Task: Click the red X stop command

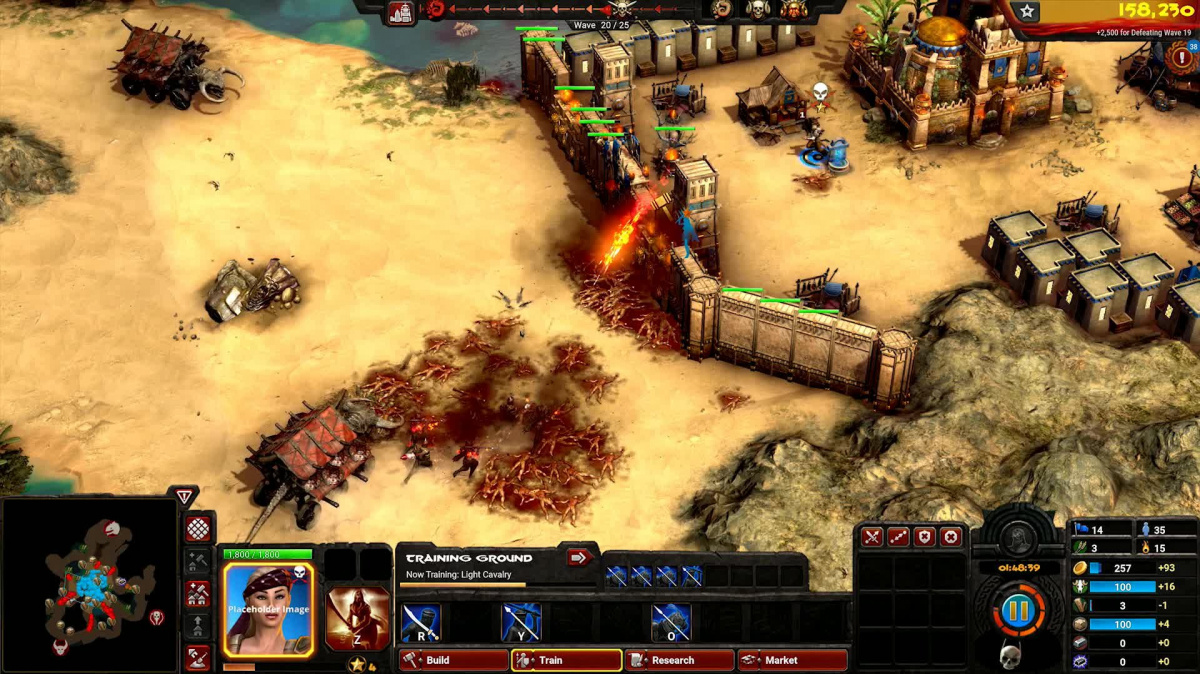Action: coord(951,537)
